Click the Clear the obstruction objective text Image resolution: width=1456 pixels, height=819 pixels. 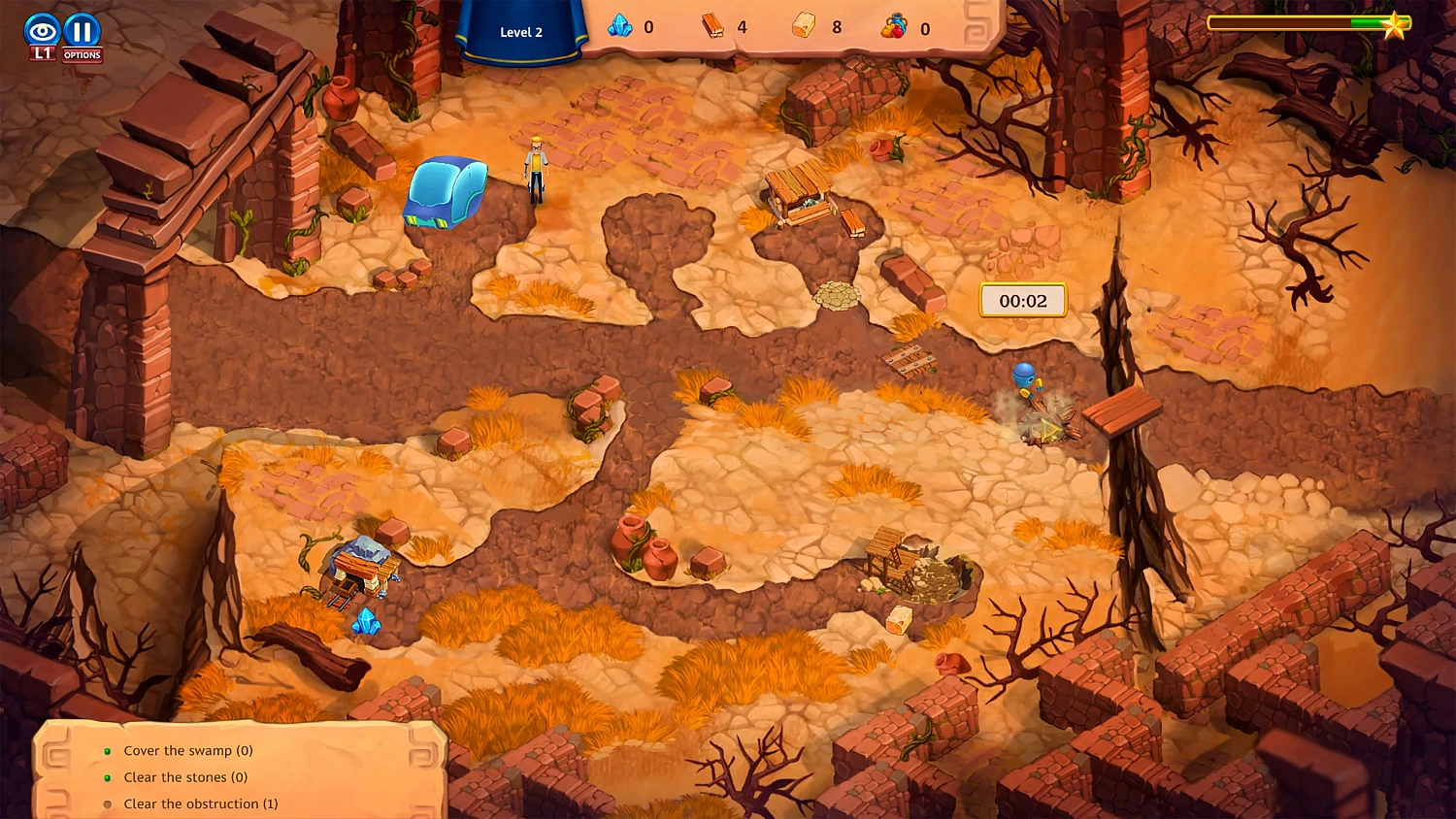(200, 804)
